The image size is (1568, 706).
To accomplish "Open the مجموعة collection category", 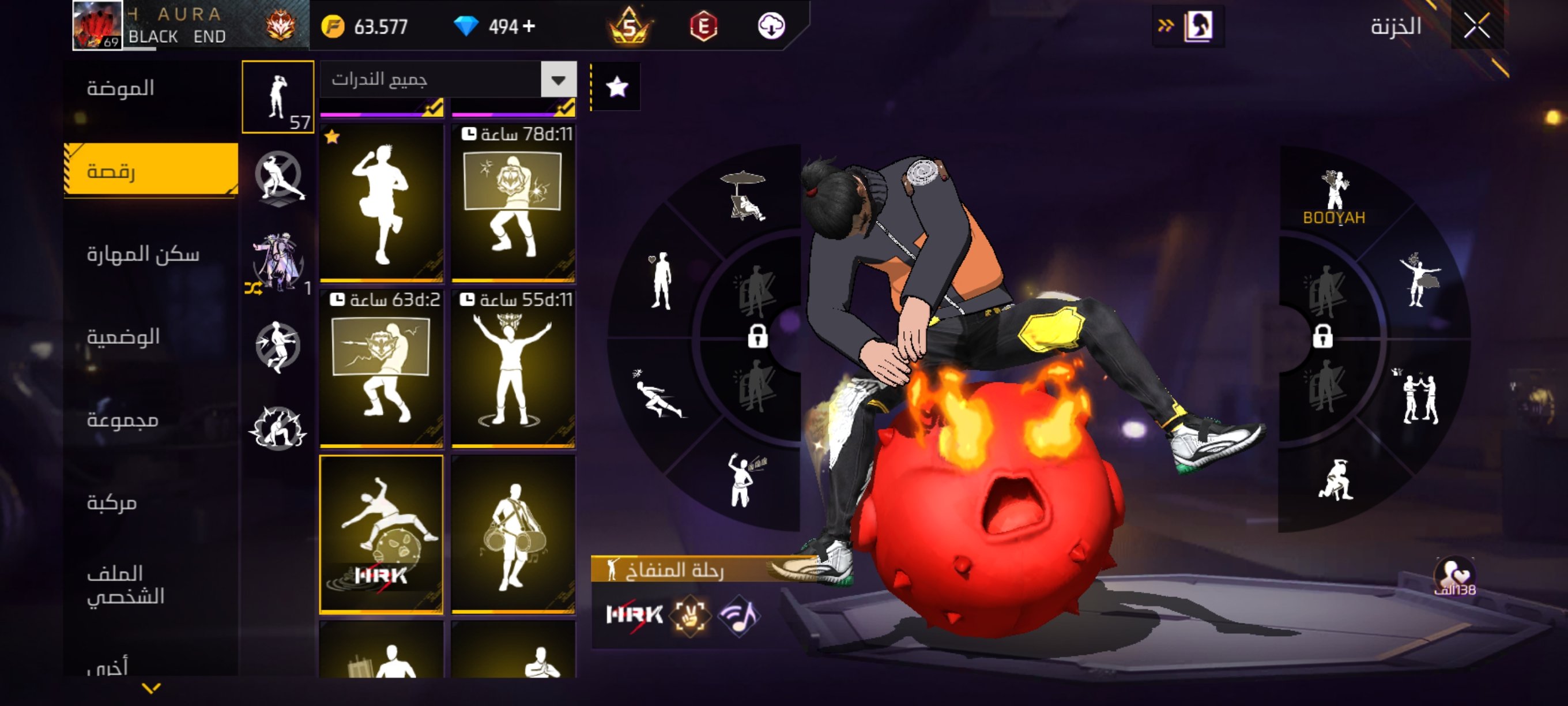I will (x=122, y=419).
